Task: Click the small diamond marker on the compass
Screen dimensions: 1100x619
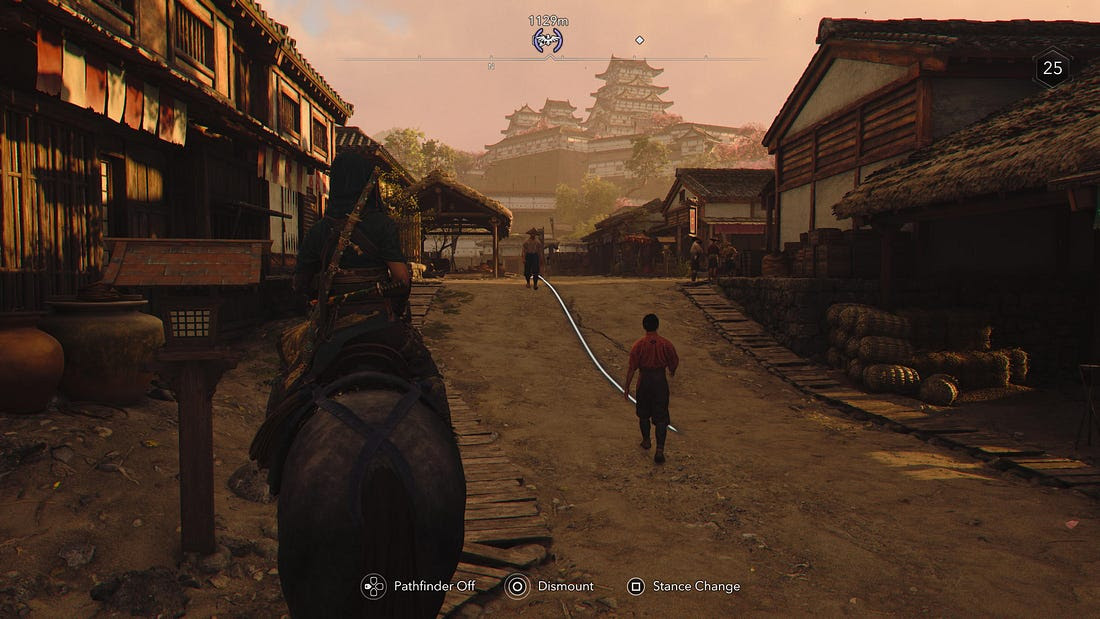Action: point(640,40)
